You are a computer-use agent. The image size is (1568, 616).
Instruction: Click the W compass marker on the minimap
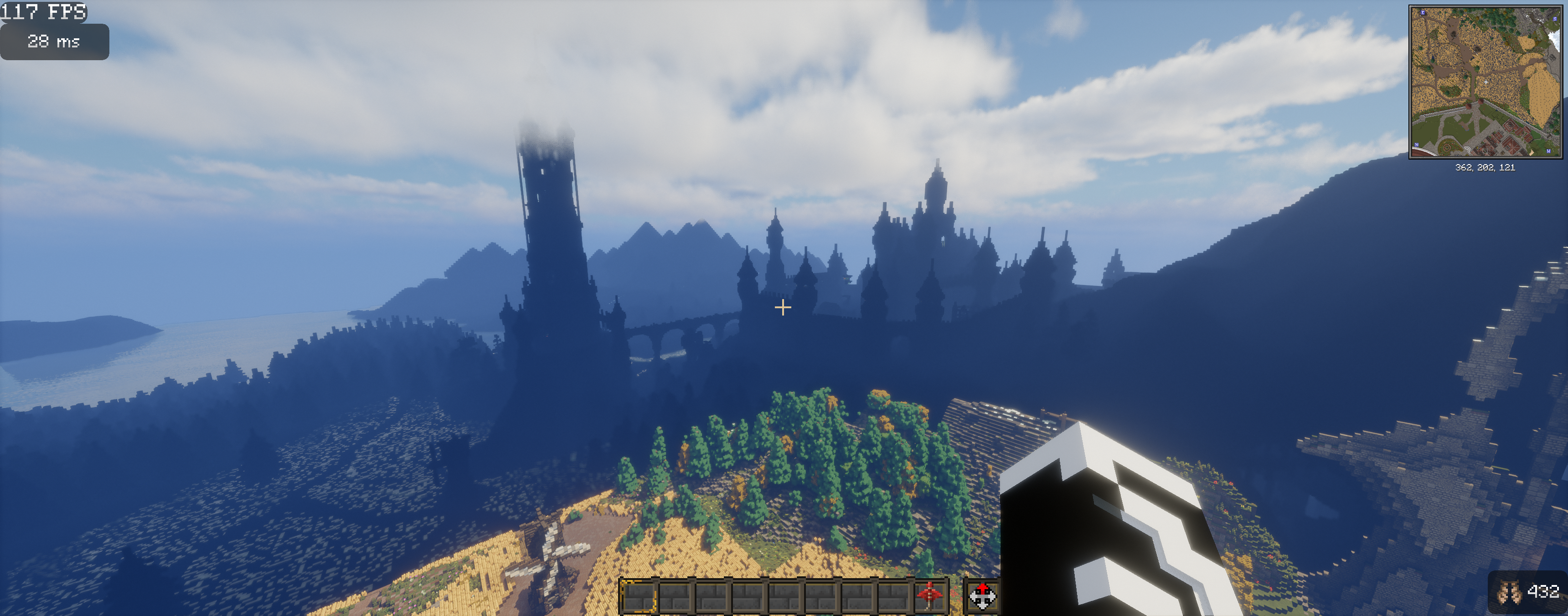pyautogui.click(x=1548, y=151)
